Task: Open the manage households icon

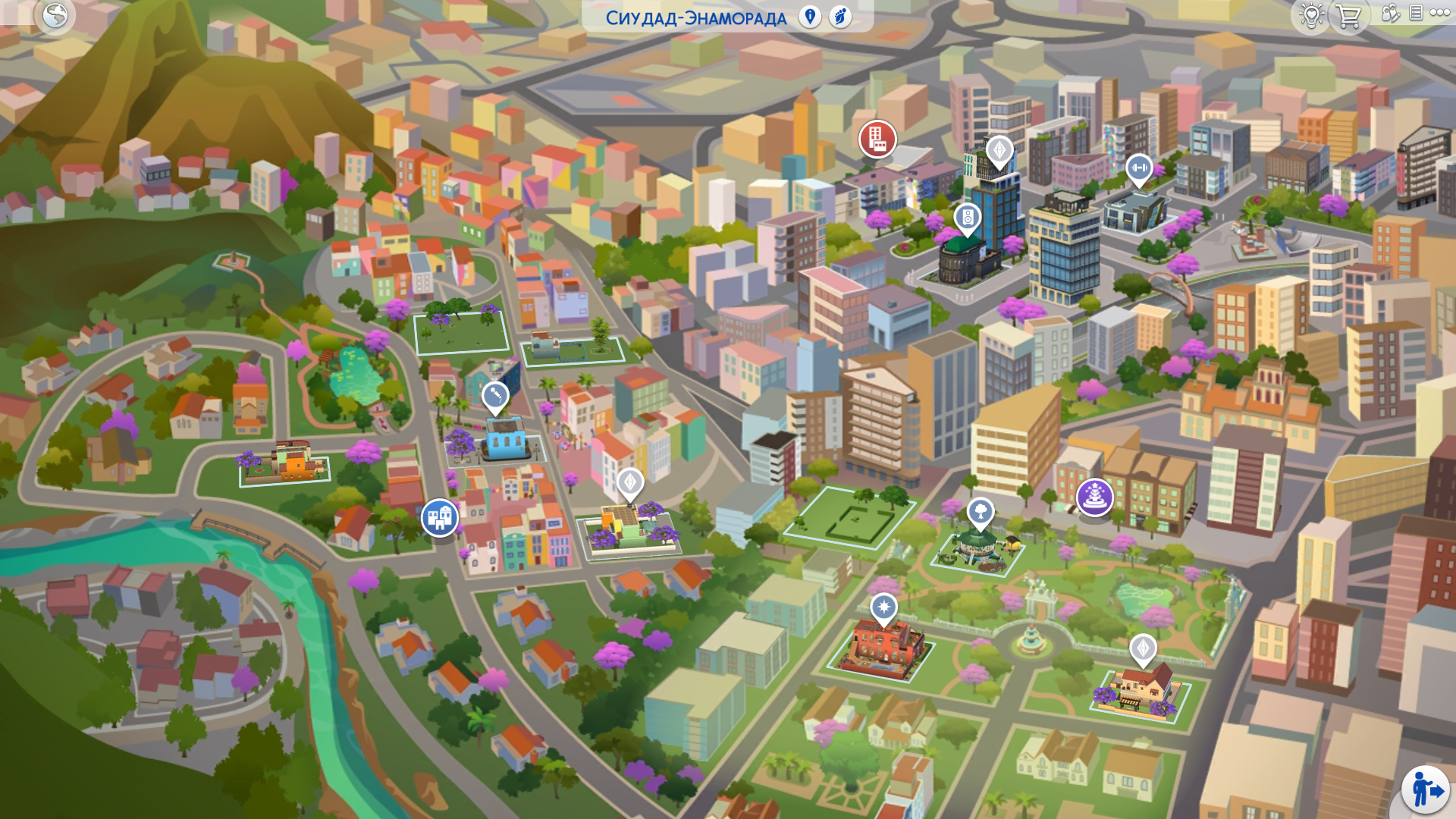Action: click(1390, 13)
